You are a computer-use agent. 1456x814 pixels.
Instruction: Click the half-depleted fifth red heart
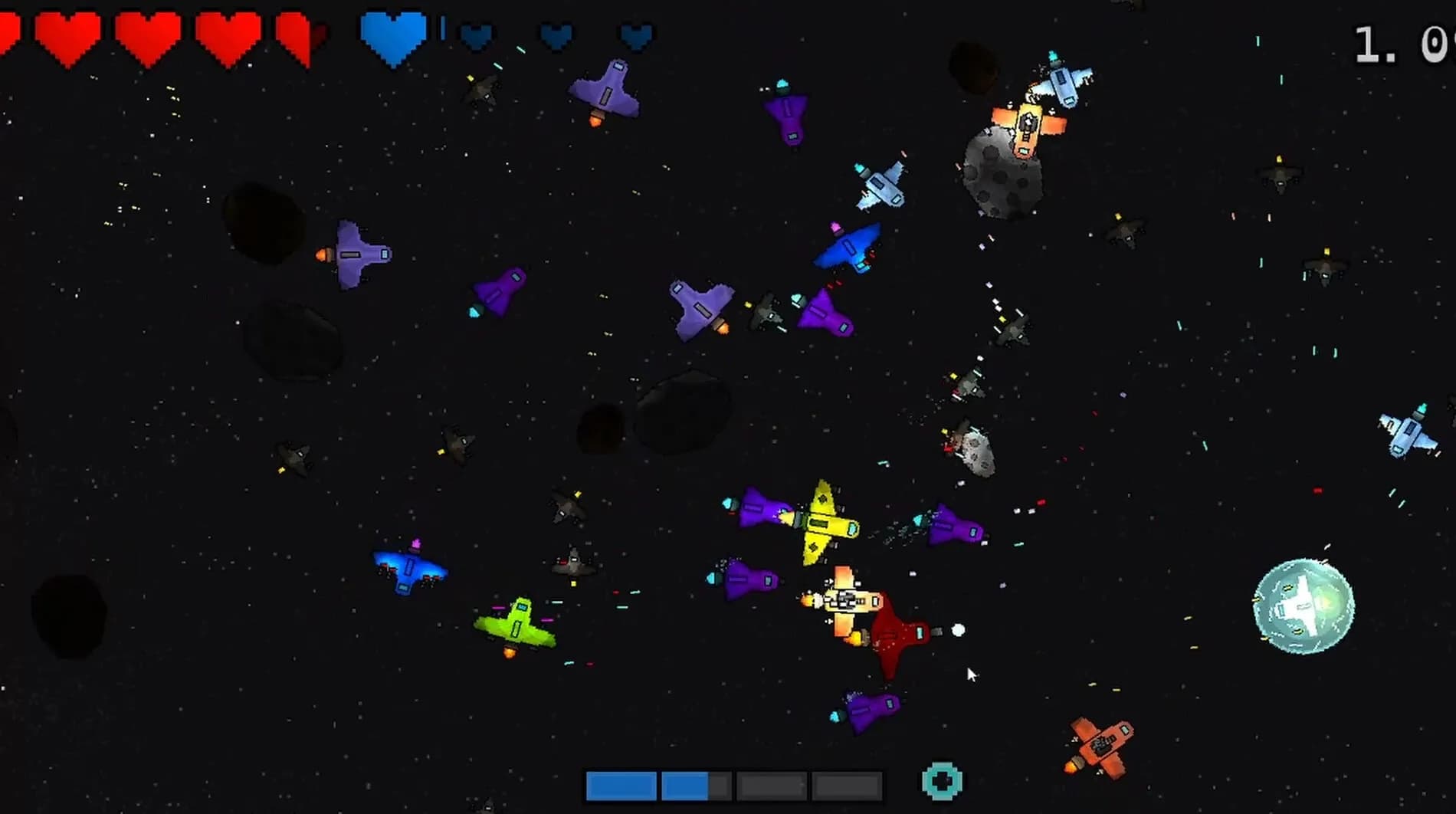click(301, 34)
